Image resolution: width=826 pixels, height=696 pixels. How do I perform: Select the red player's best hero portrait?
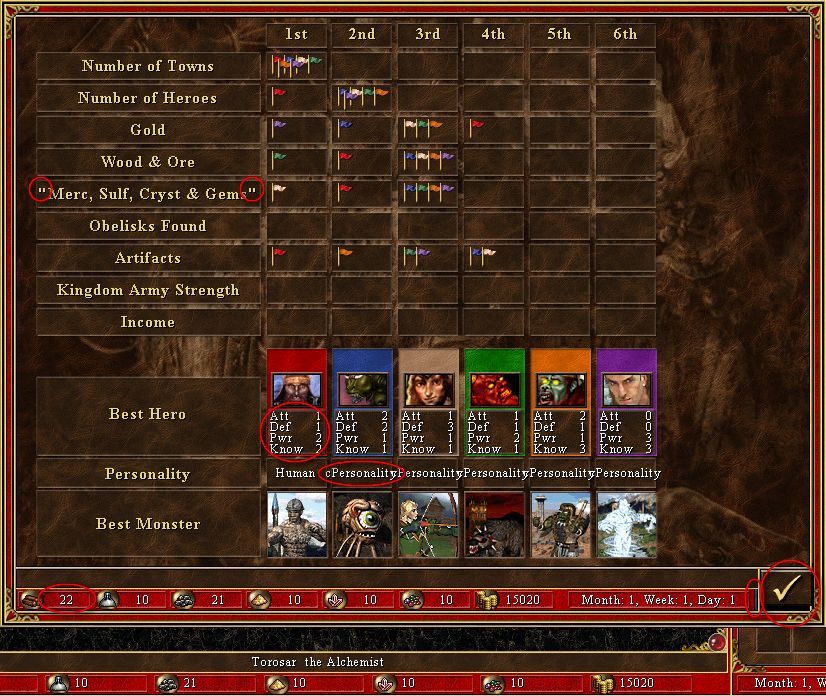click(296, 390)
